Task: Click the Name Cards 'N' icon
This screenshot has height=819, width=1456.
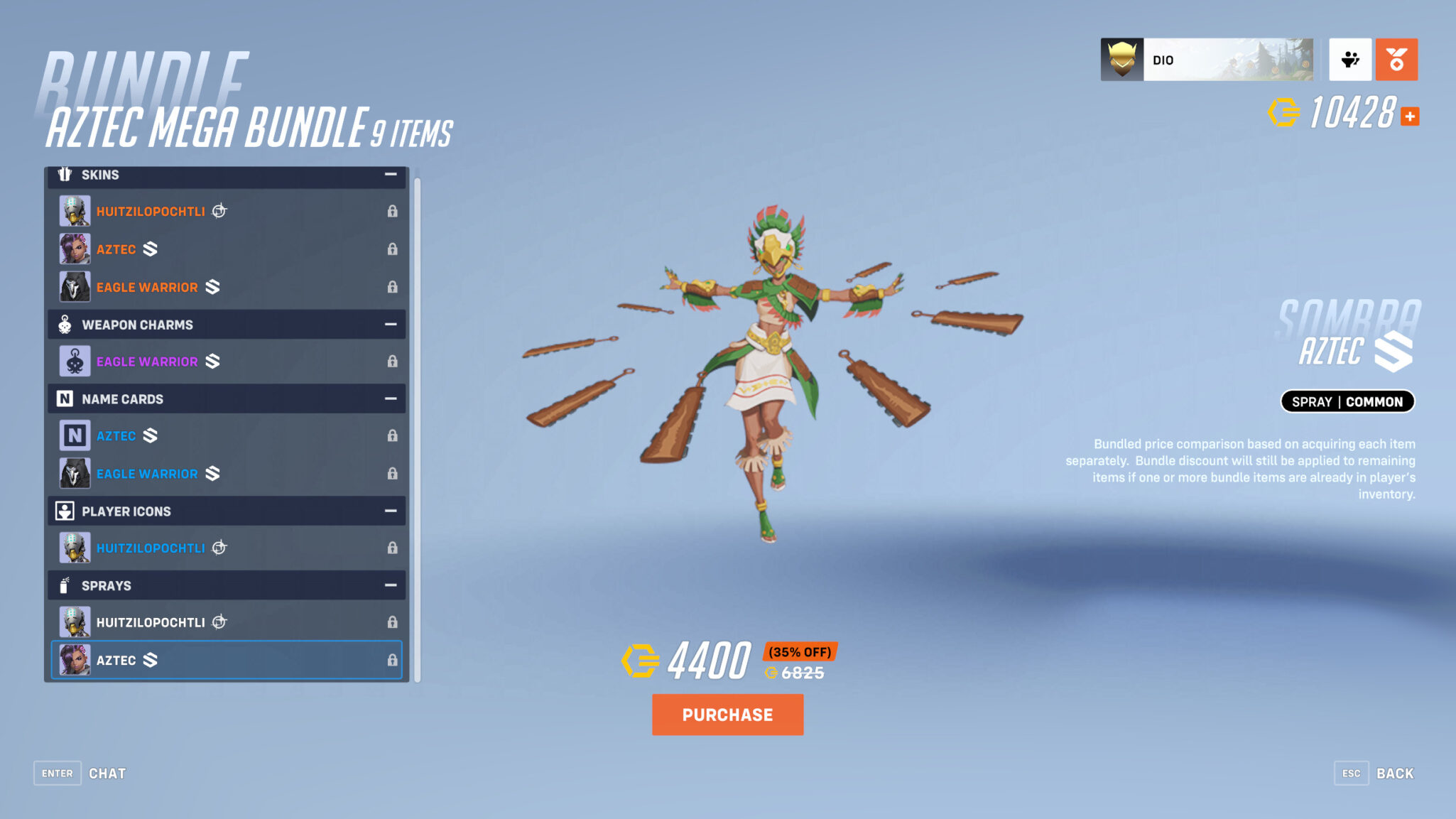Action: point(65,398)
